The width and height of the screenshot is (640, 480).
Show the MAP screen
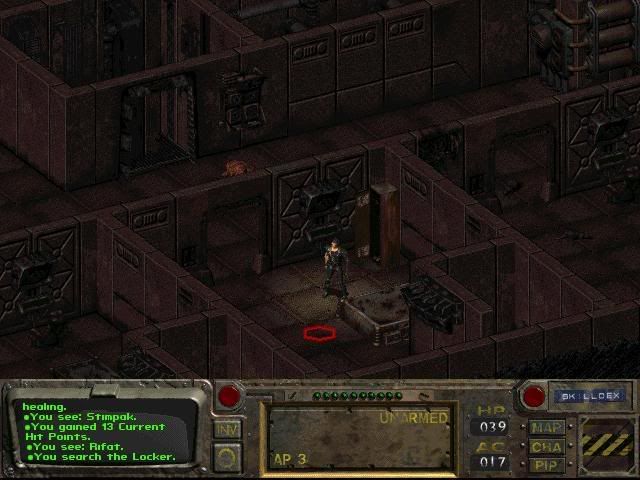[x=546, y=427]
